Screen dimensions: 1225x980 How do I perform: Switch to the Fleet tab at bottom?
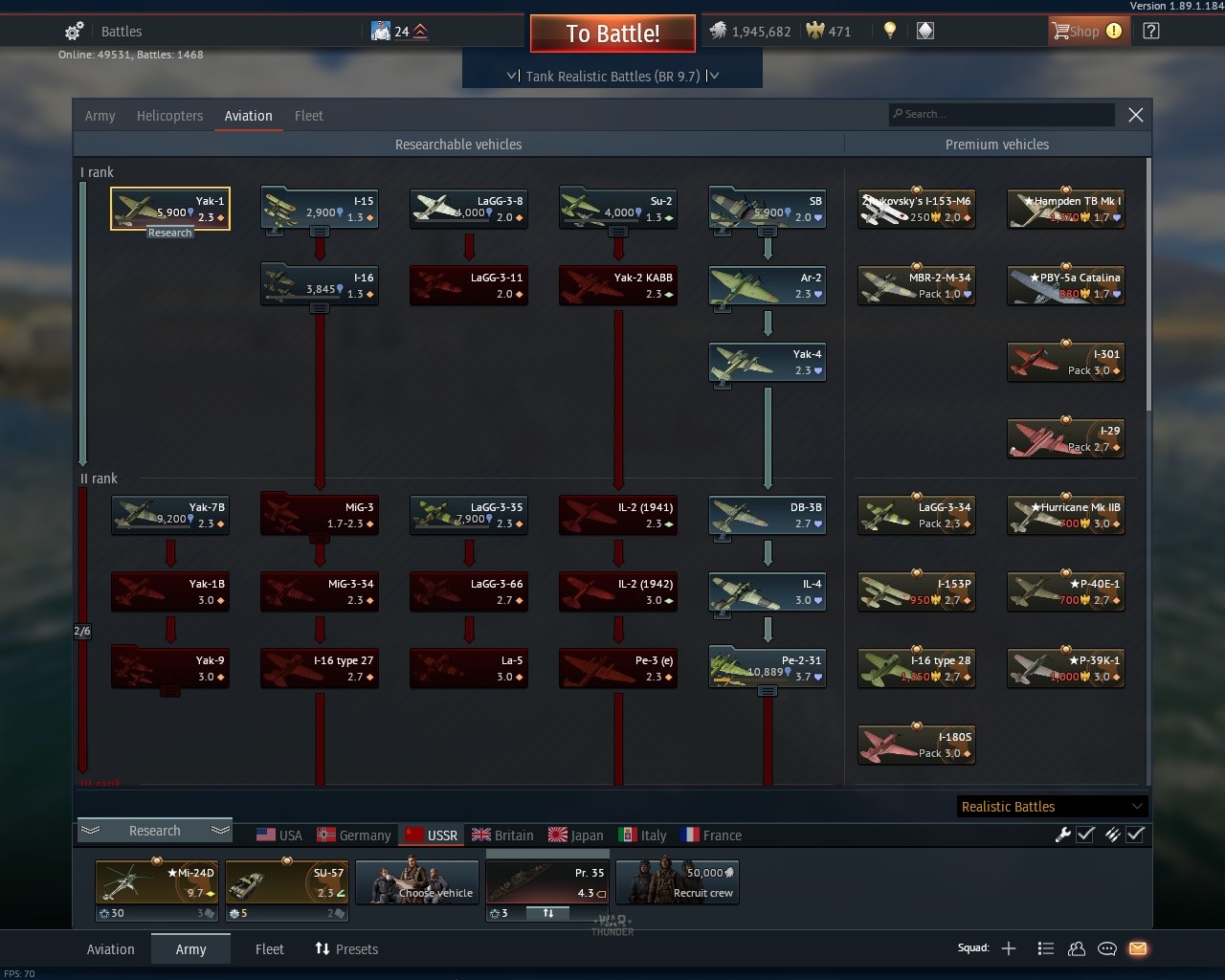[269, 948]
